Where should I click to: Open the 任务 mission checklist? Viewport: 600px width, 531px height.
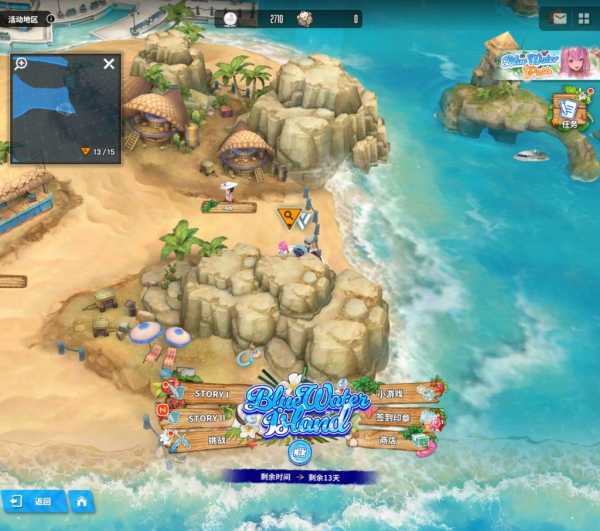[x=569, y=111]
